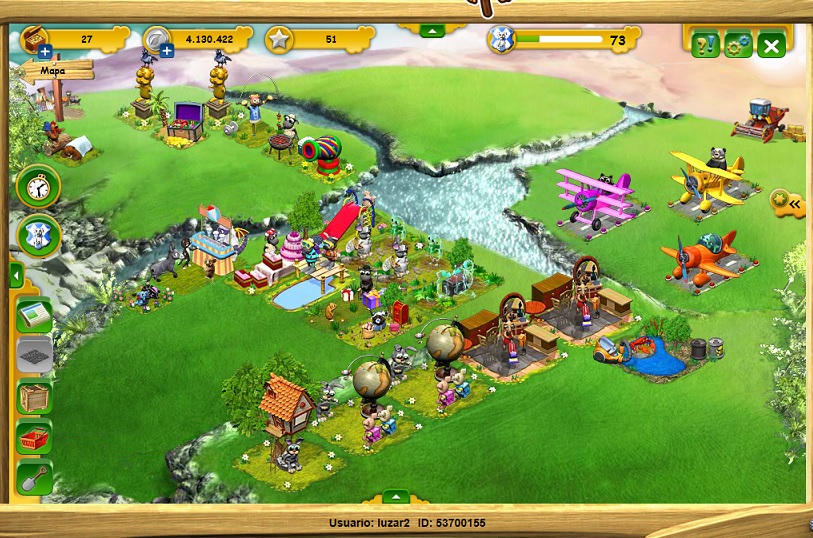This screenshot has height=538, width=813.
Task: Add more gold bars with plus button
Action: tap(45, 51)
